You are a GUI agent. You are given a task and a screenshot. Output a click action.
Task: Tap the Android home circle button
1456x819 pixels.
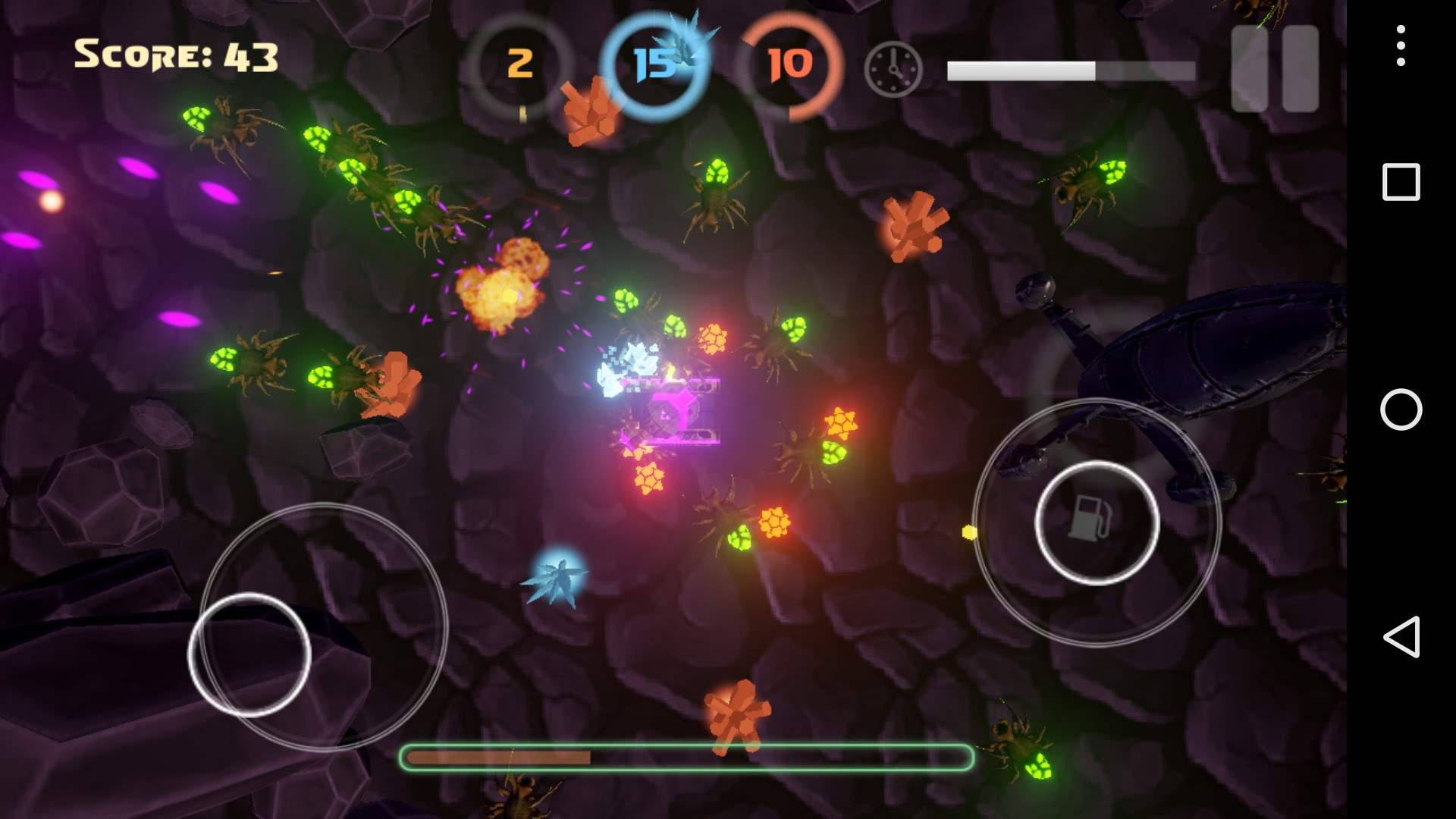(1401, 409)
